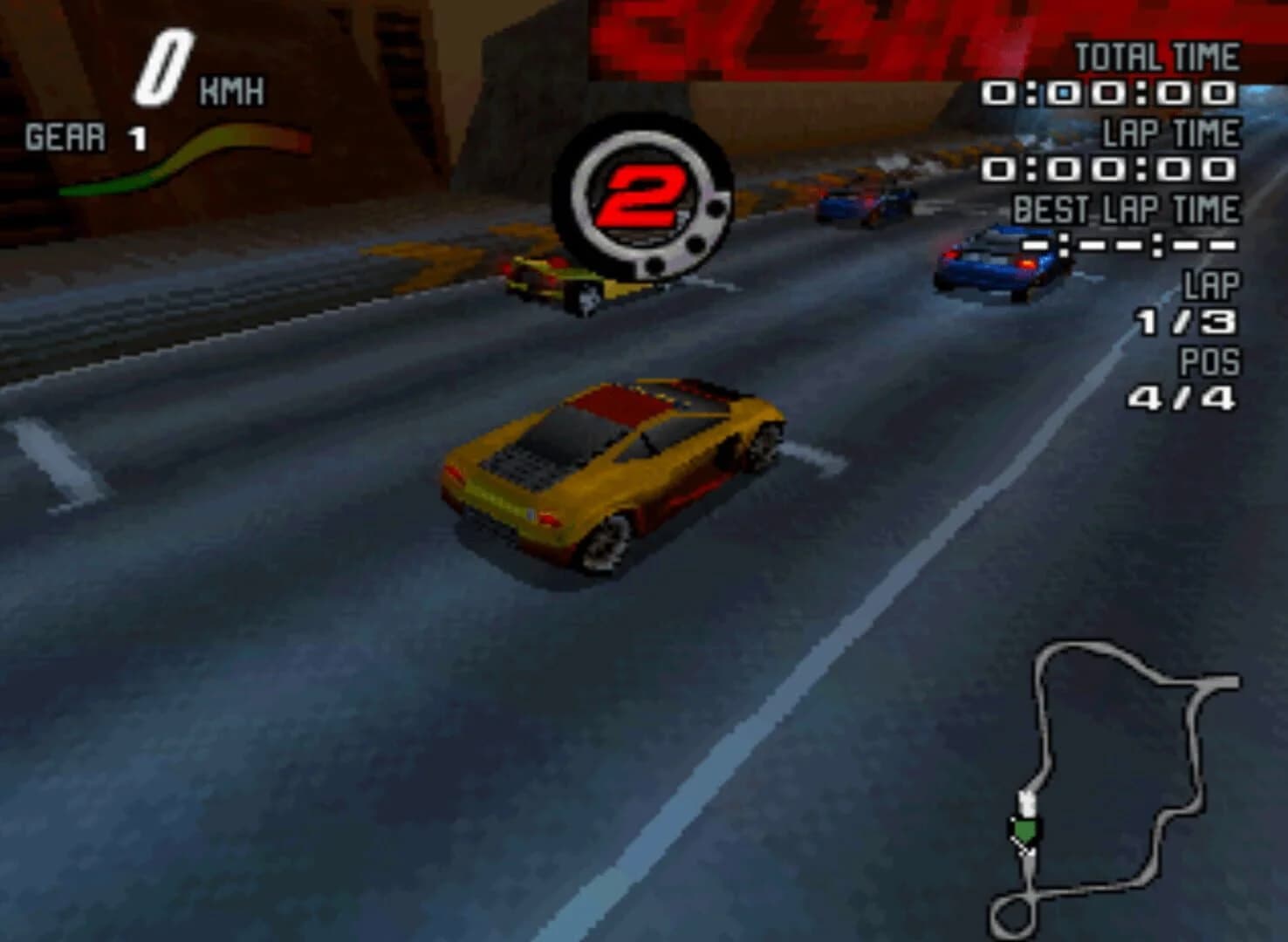Screen dimensions: 1288x942
Task: Click the BEST LAP TIME dashes
Action: coord(1126,246)
